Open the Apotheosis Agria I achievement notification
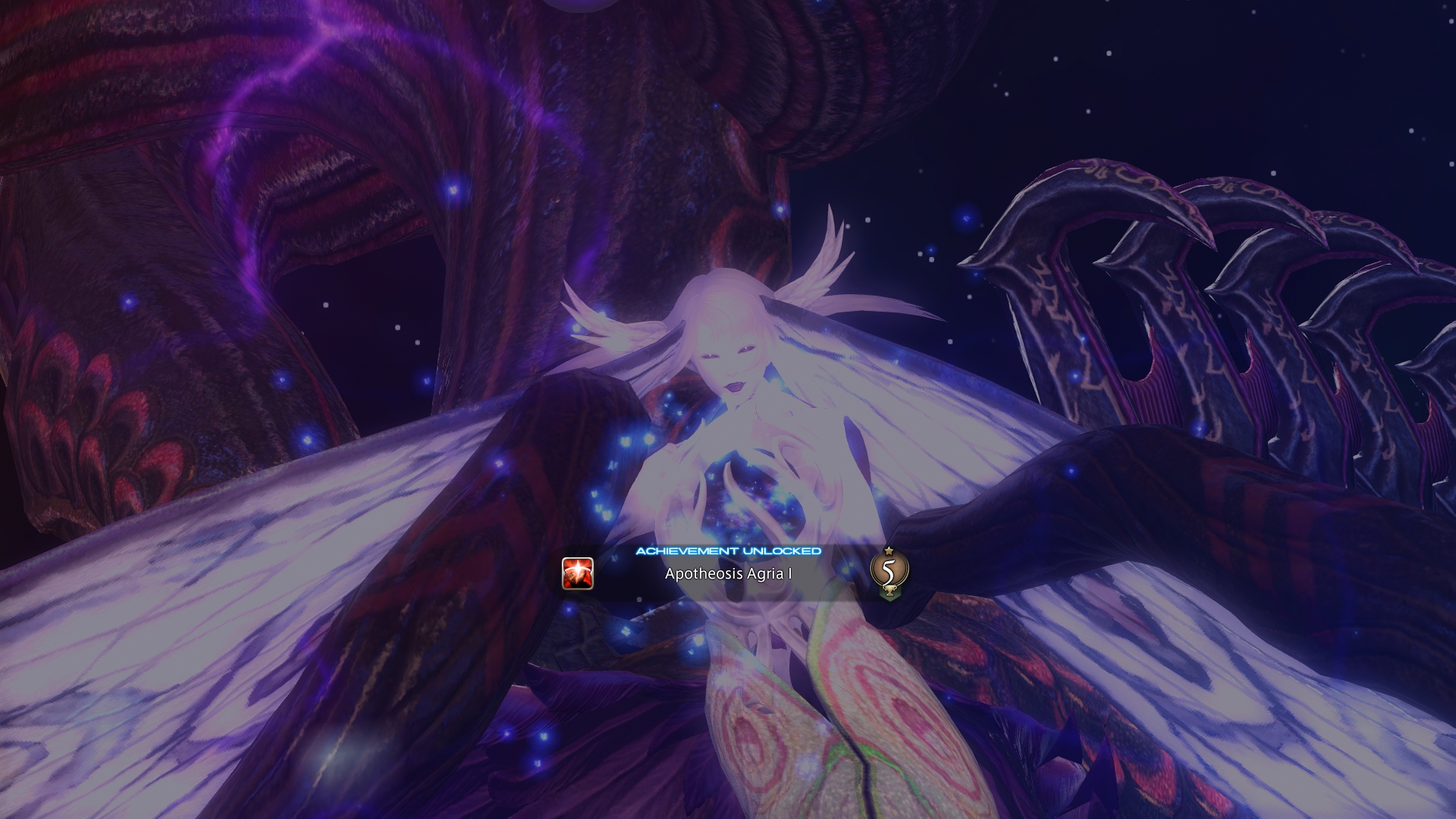Screen dimensions: 1456x819 pyautogui.click(x=728, y=573)
